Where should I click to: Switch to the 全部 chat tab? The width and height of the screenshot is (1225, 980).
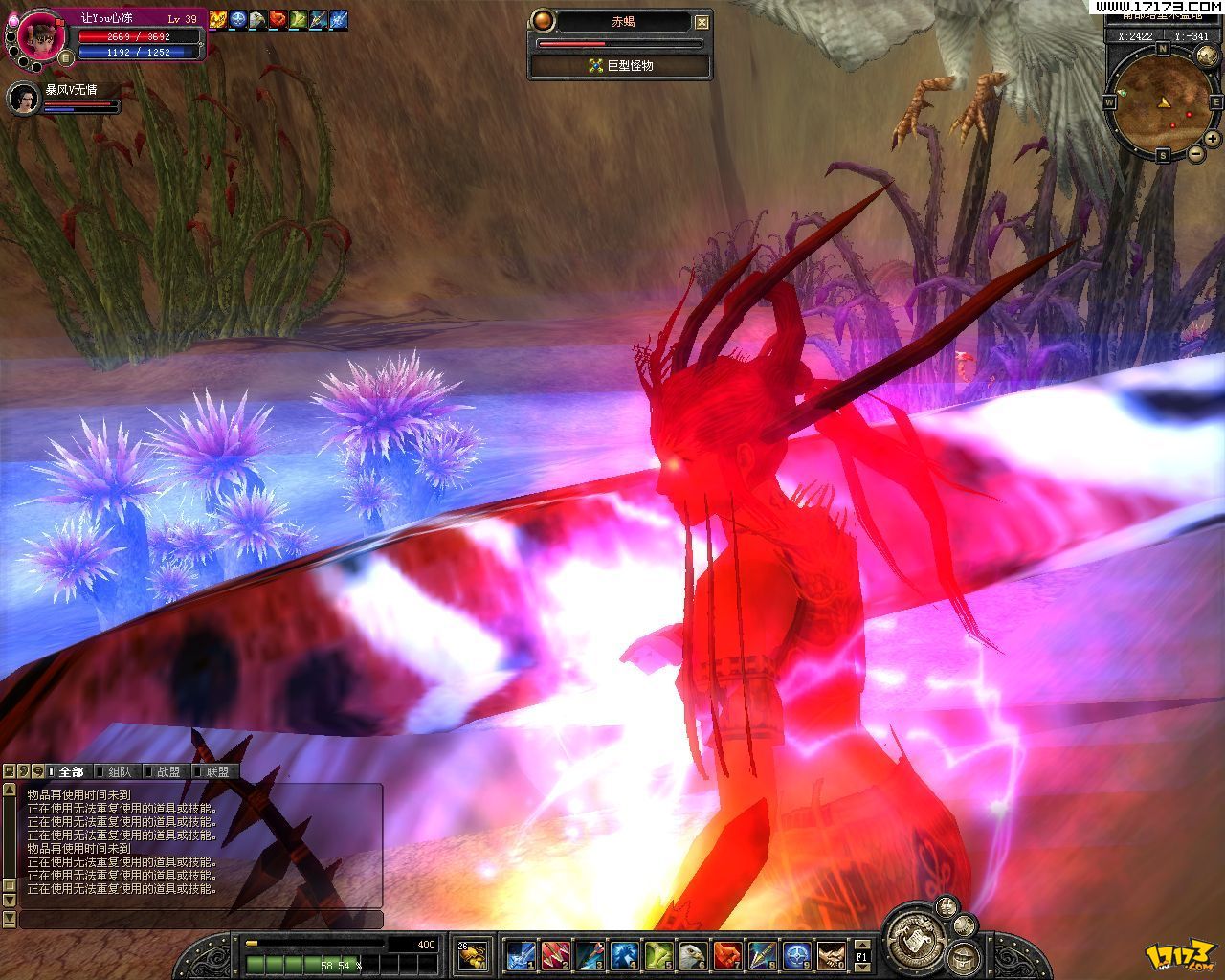(x=71, y=771)
